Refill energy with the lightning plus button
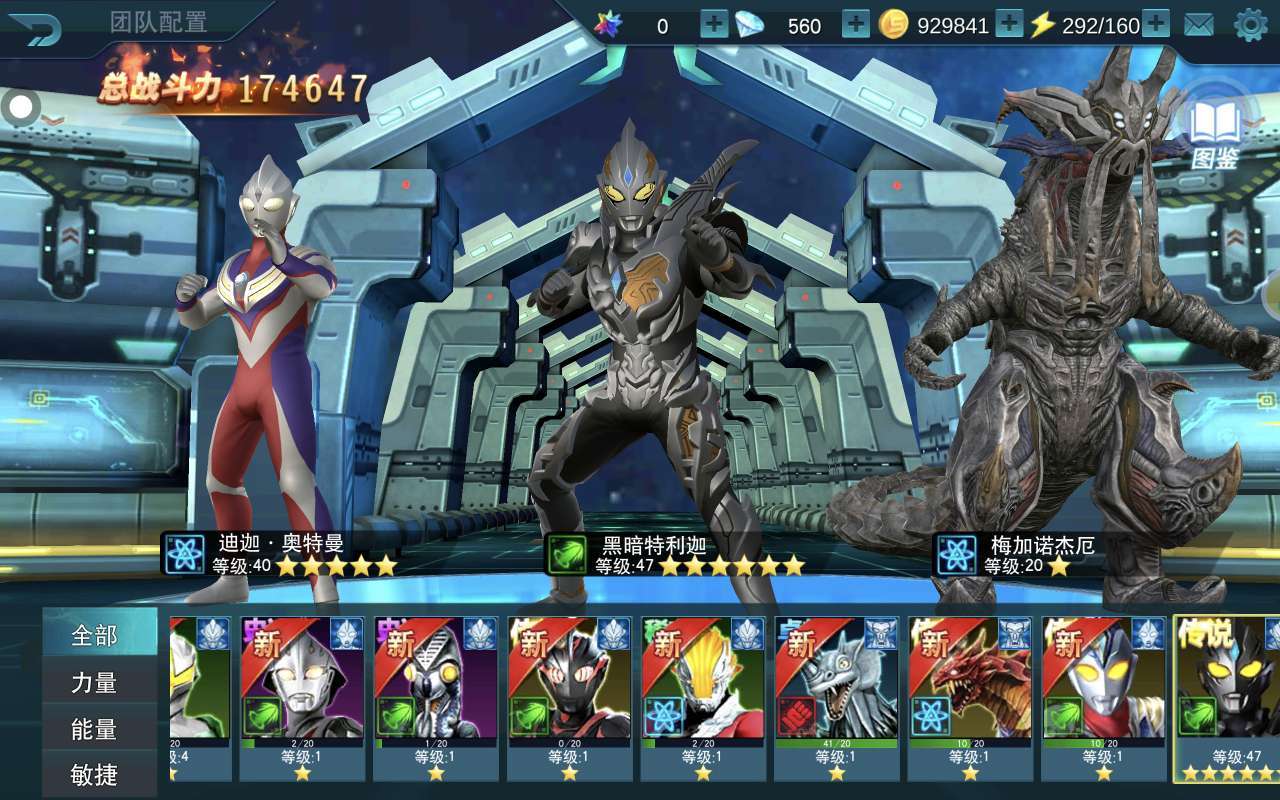 click(x=1156, y=25)
